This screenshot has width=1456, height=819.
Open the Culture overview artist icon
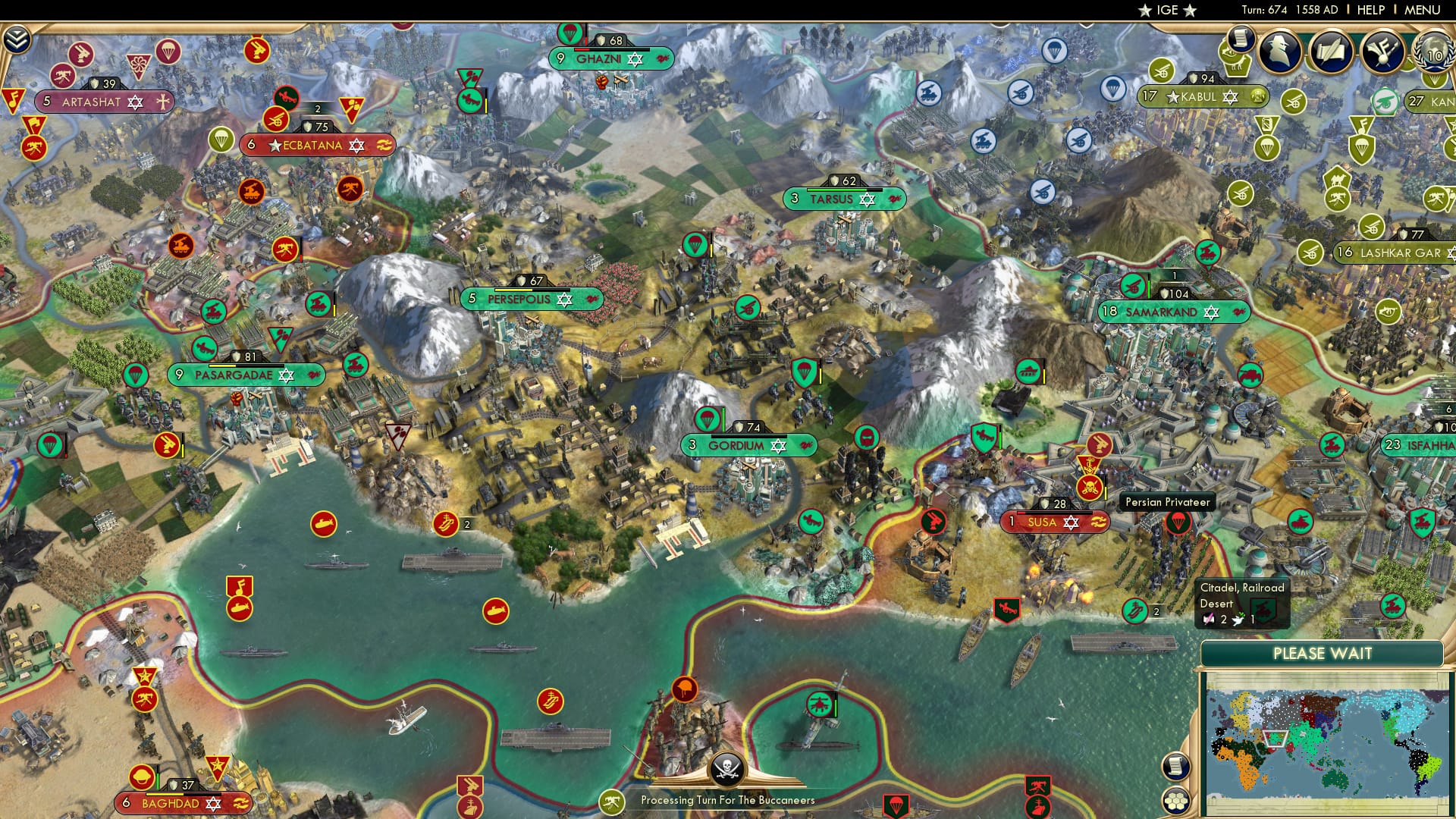click(x=1382, y=52)
